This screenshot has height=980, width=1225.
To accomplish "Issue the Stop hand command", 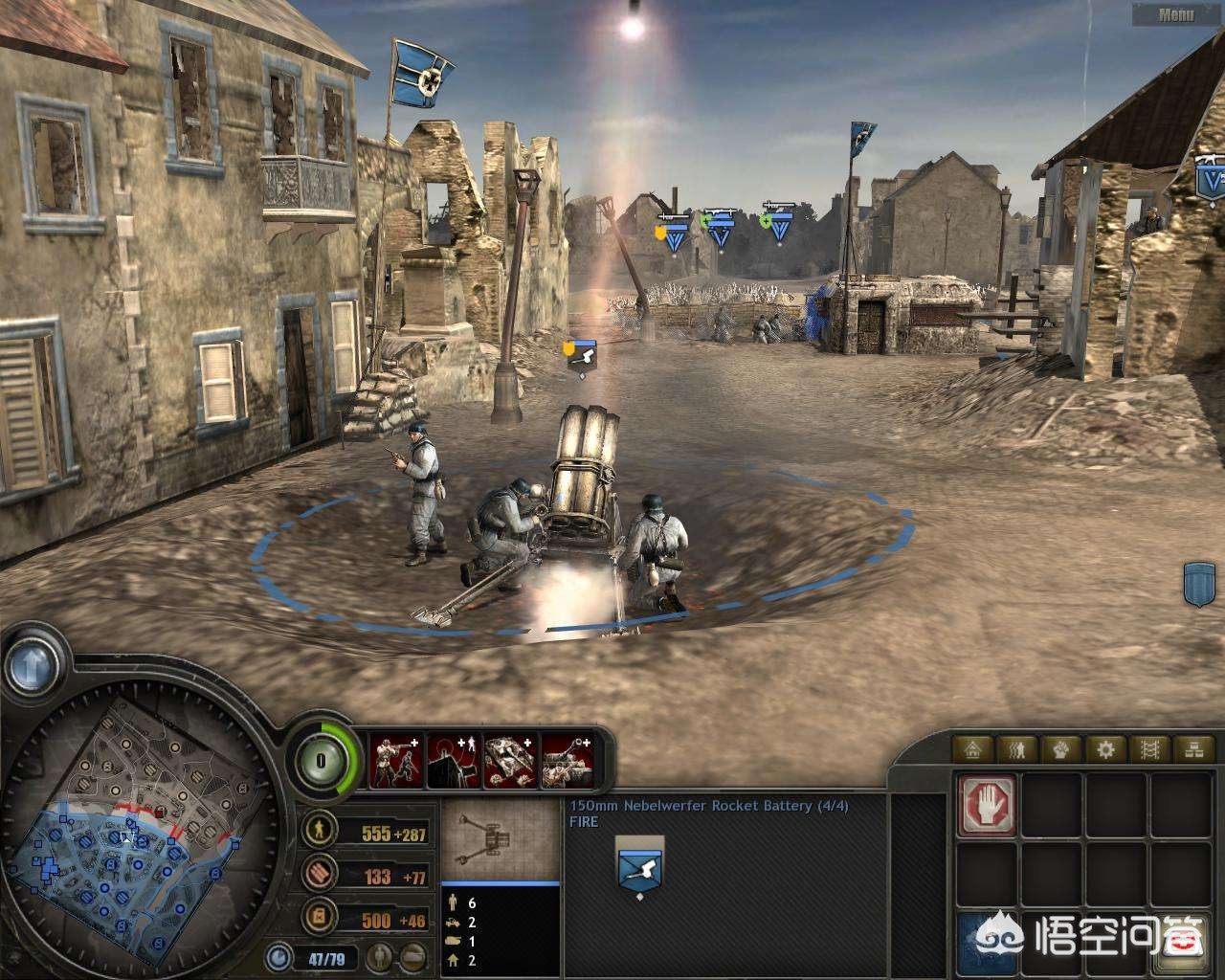I will [x=986, y=804].
